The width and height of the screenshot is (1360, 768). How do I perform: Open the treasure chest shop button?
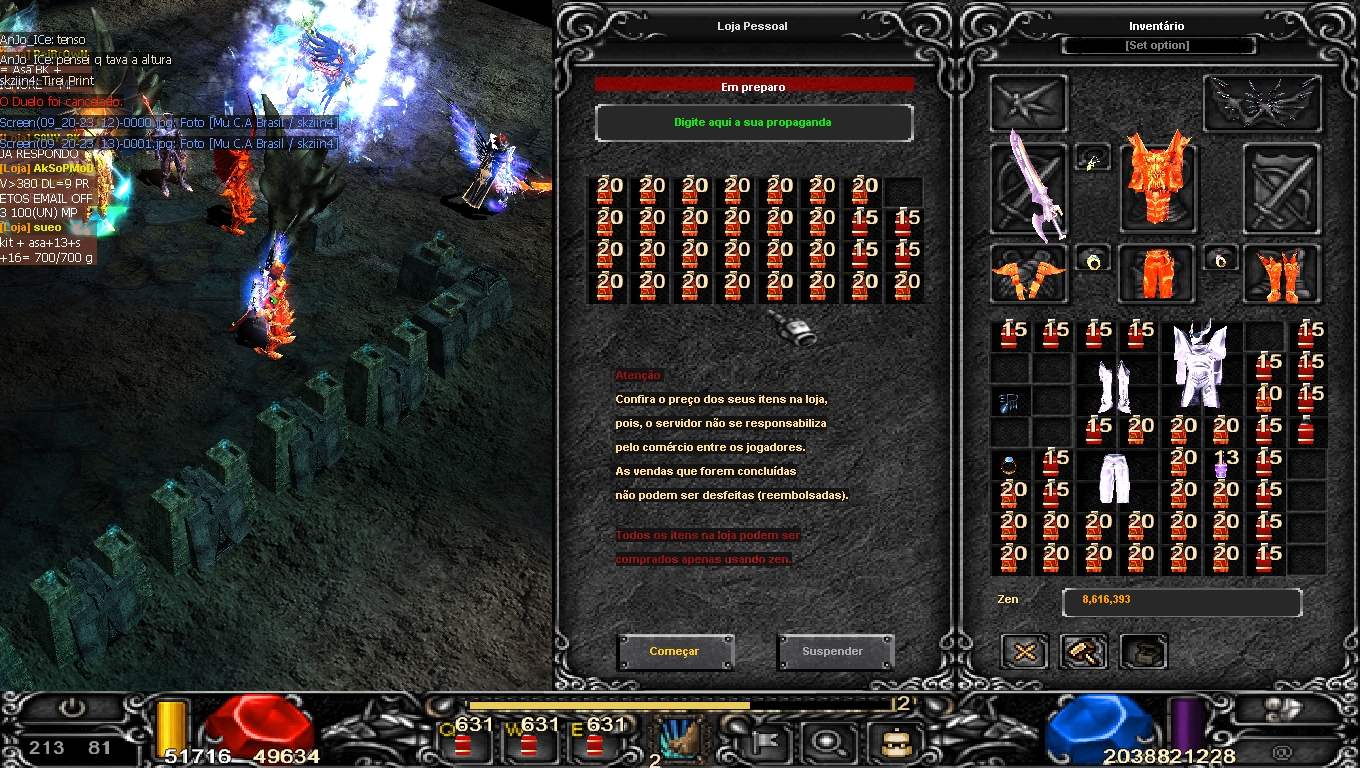pyautogui.click(x=1143, y=652)
